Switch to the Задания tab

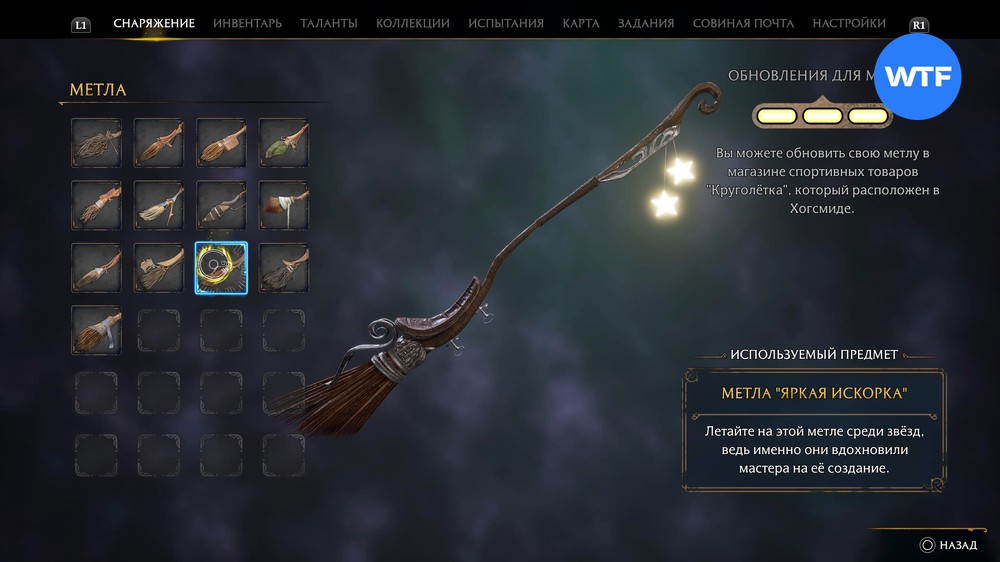[x=646, y=23]
